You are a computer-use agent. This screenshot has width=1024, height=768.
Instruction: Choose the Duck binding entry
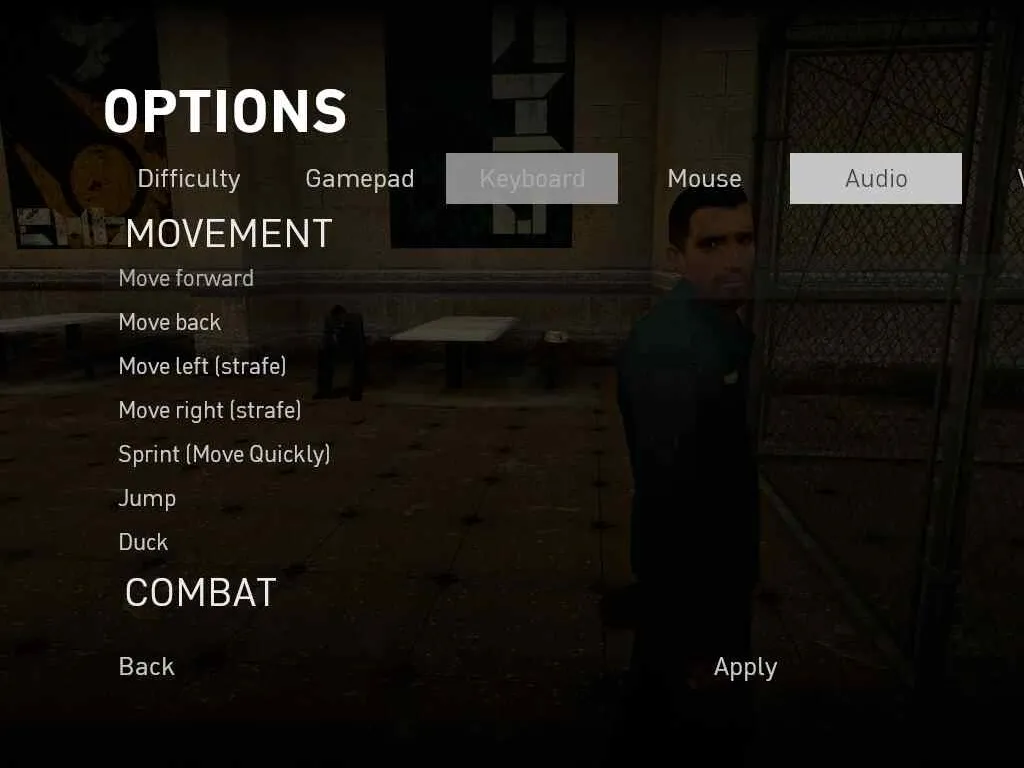(x=143, y=542)
